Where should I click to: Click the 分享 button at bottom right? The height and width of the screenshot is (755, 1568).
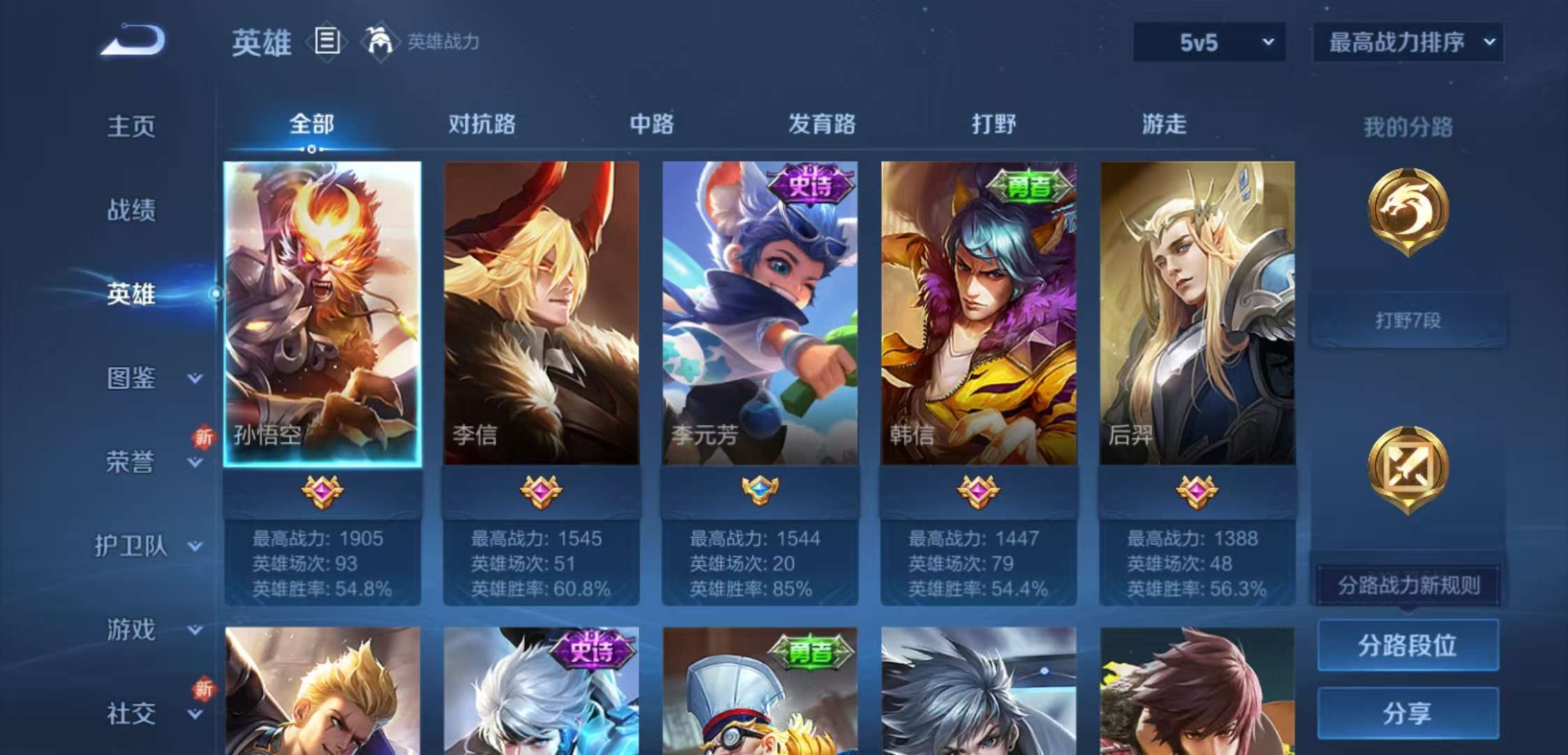click(x=1407, y=713)
